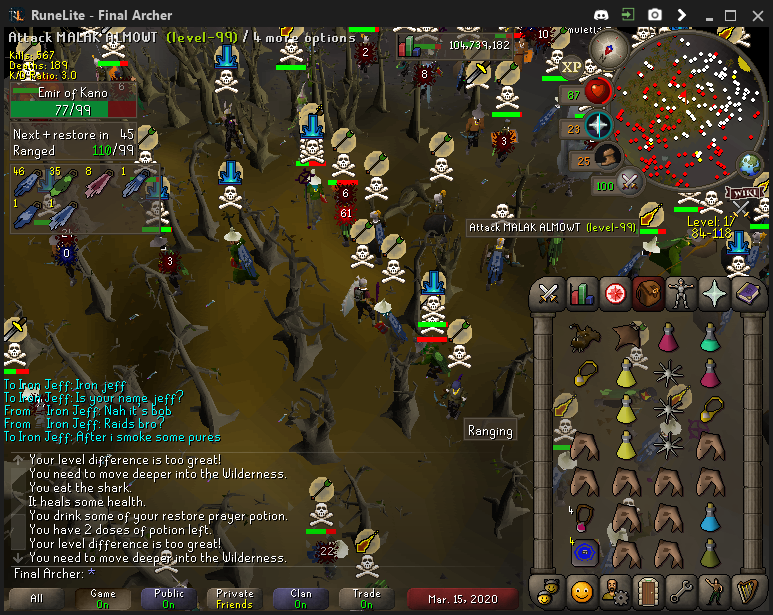Viewport: 773px width, 615px height.
Task: Select the Trade chat filter
Action: click(x=366, y=598)
